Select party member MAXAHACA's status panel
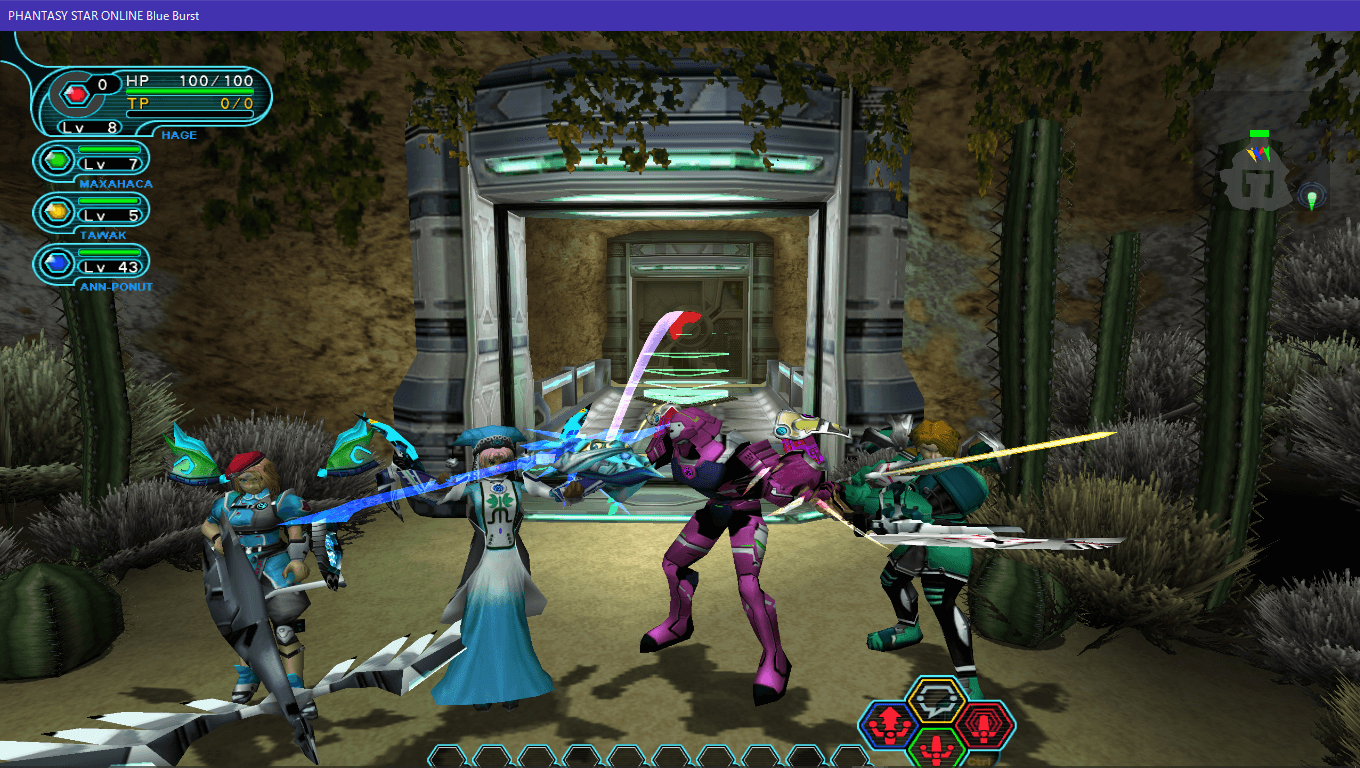 (x=92, y=160)
